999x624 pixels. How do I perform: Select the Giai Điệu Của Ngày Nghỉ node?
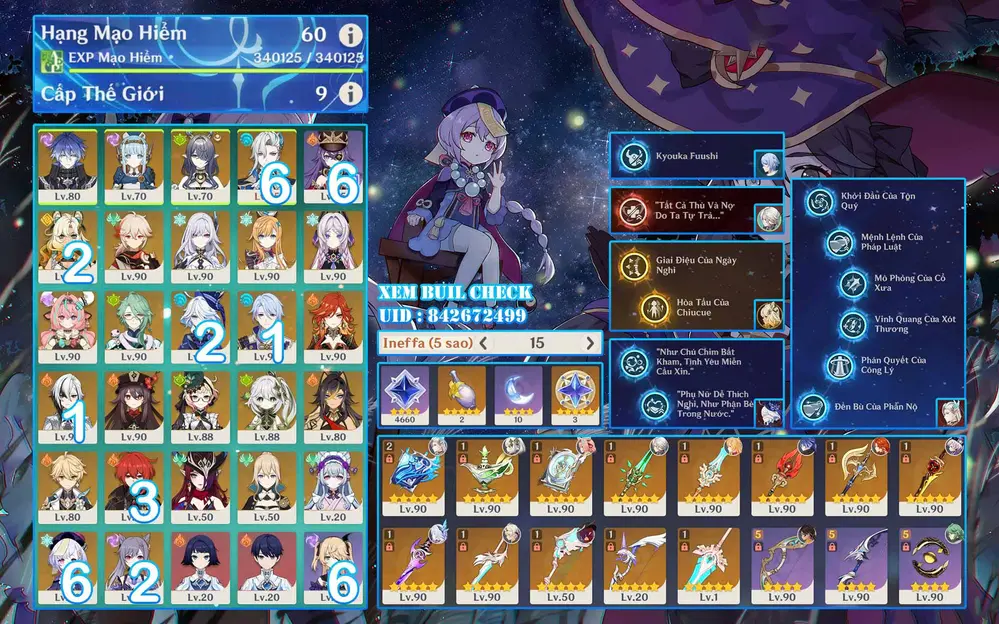tap(631, 266)
